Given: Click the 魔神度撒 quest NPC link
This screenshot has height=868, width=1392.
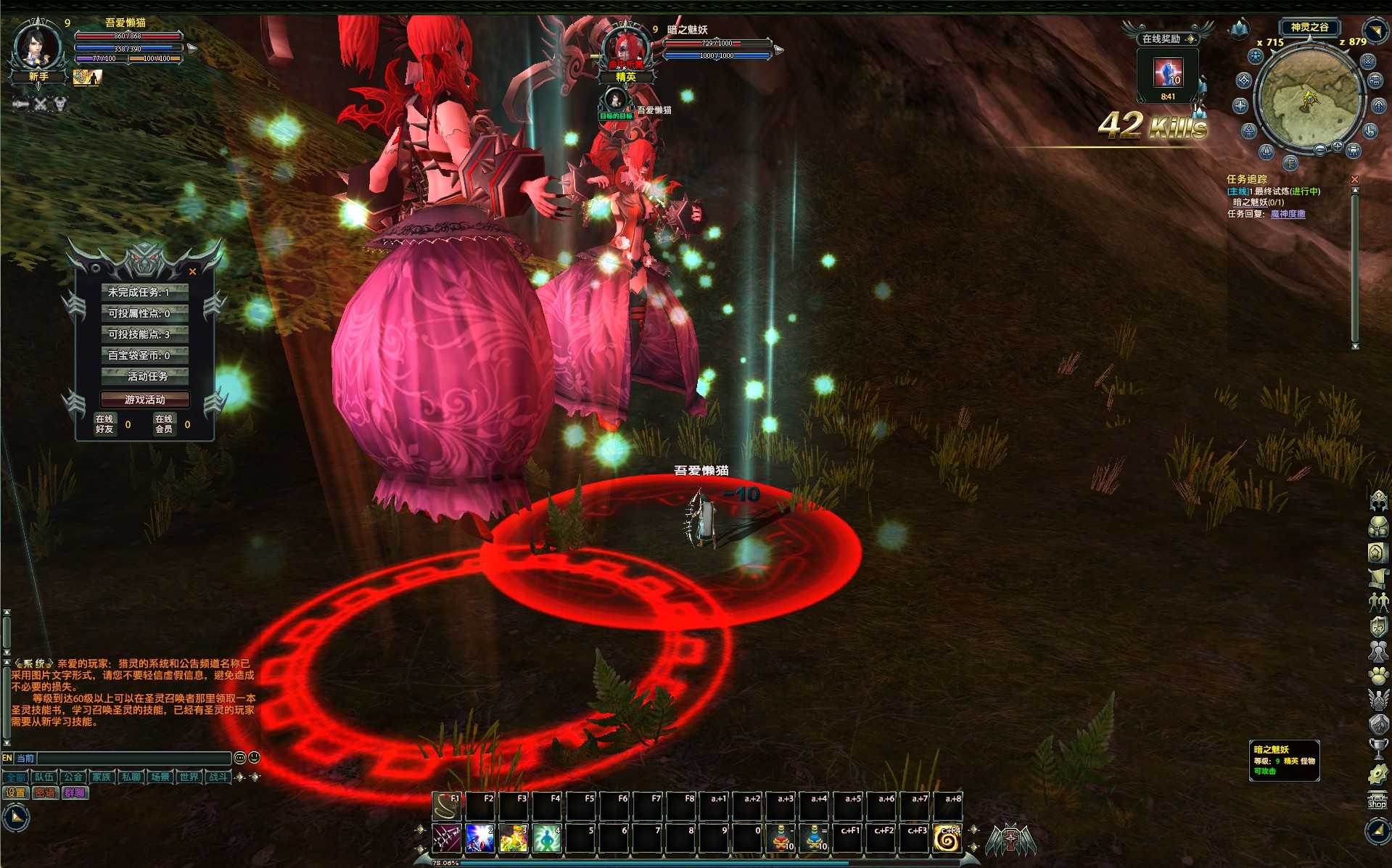Looking at the screenshot, I should 1288,214.
